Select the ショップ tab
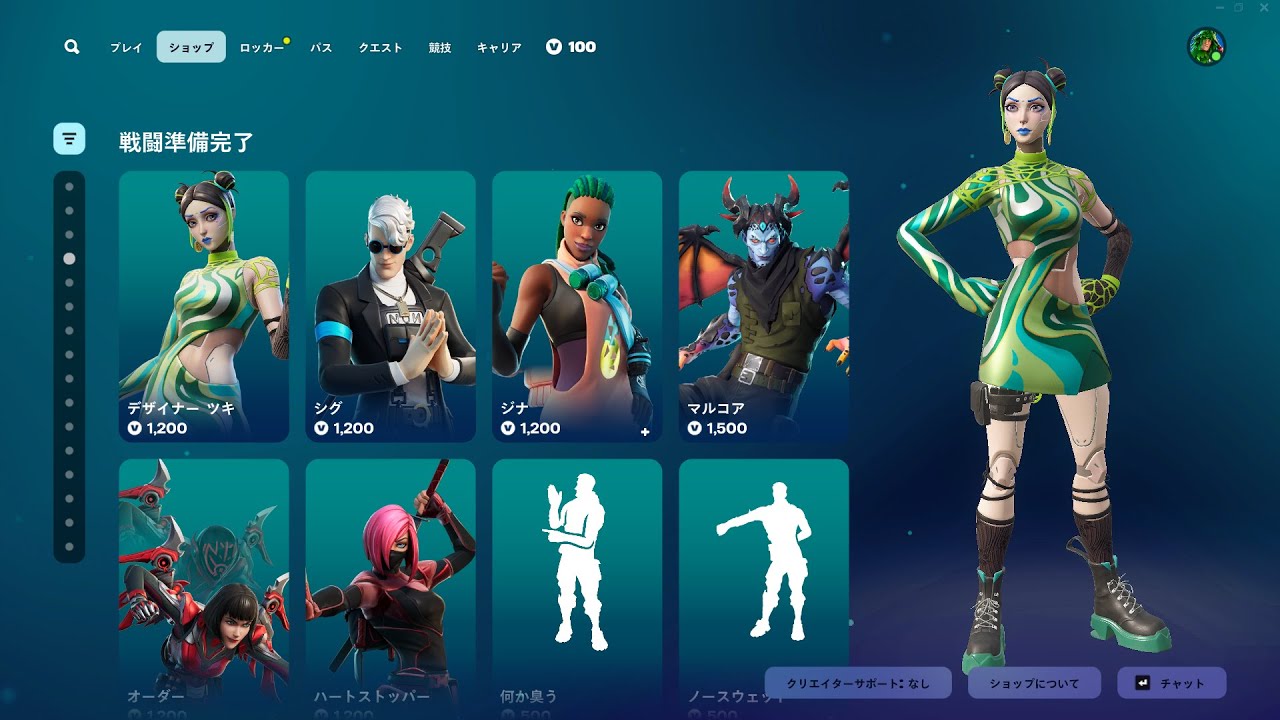The image size is (1280, 720). pos(191,47)
